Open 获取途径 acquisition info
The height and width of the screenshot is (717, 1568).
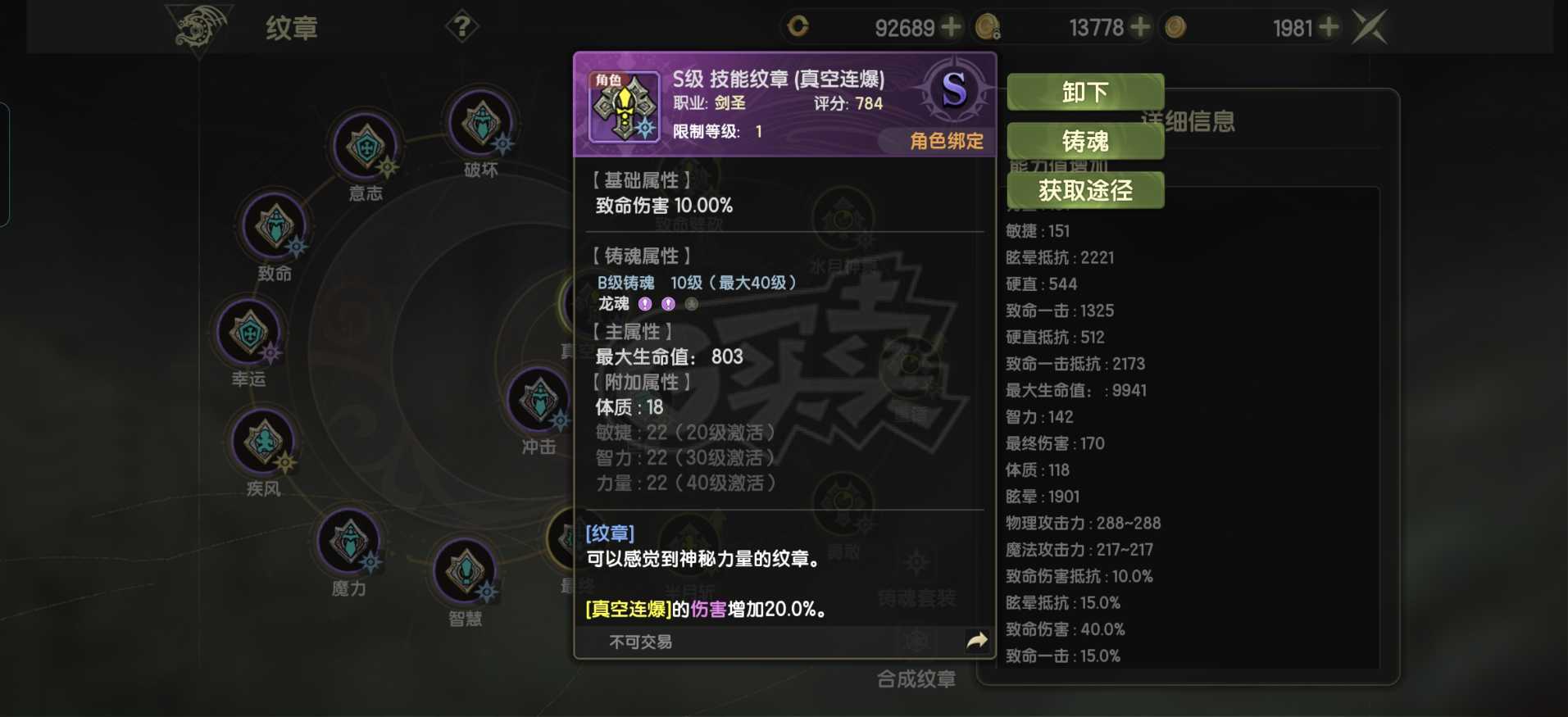pyautogui.click(x=1086, y=190)
